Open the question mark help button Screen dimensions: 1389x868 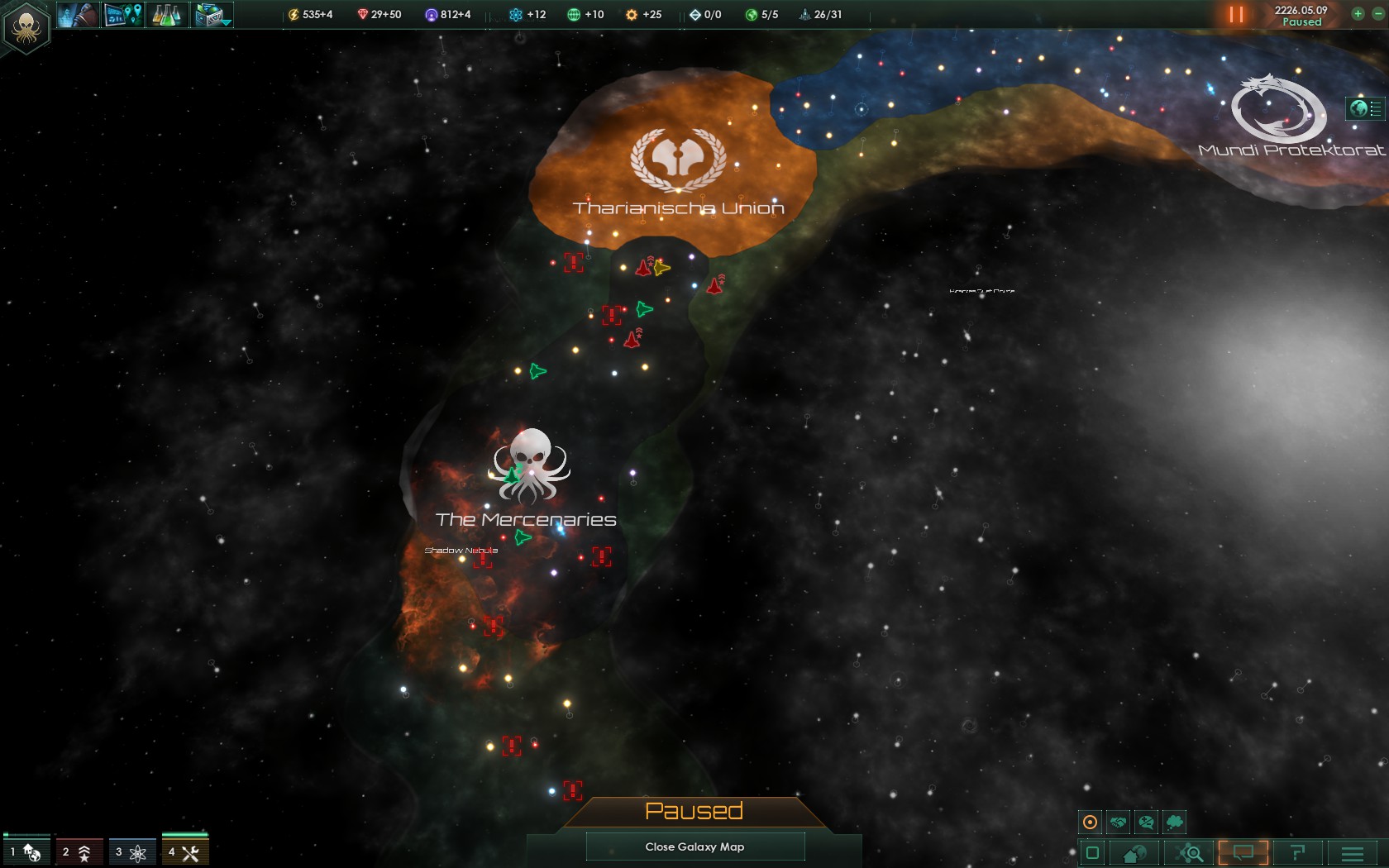(x=1297, y=853)
